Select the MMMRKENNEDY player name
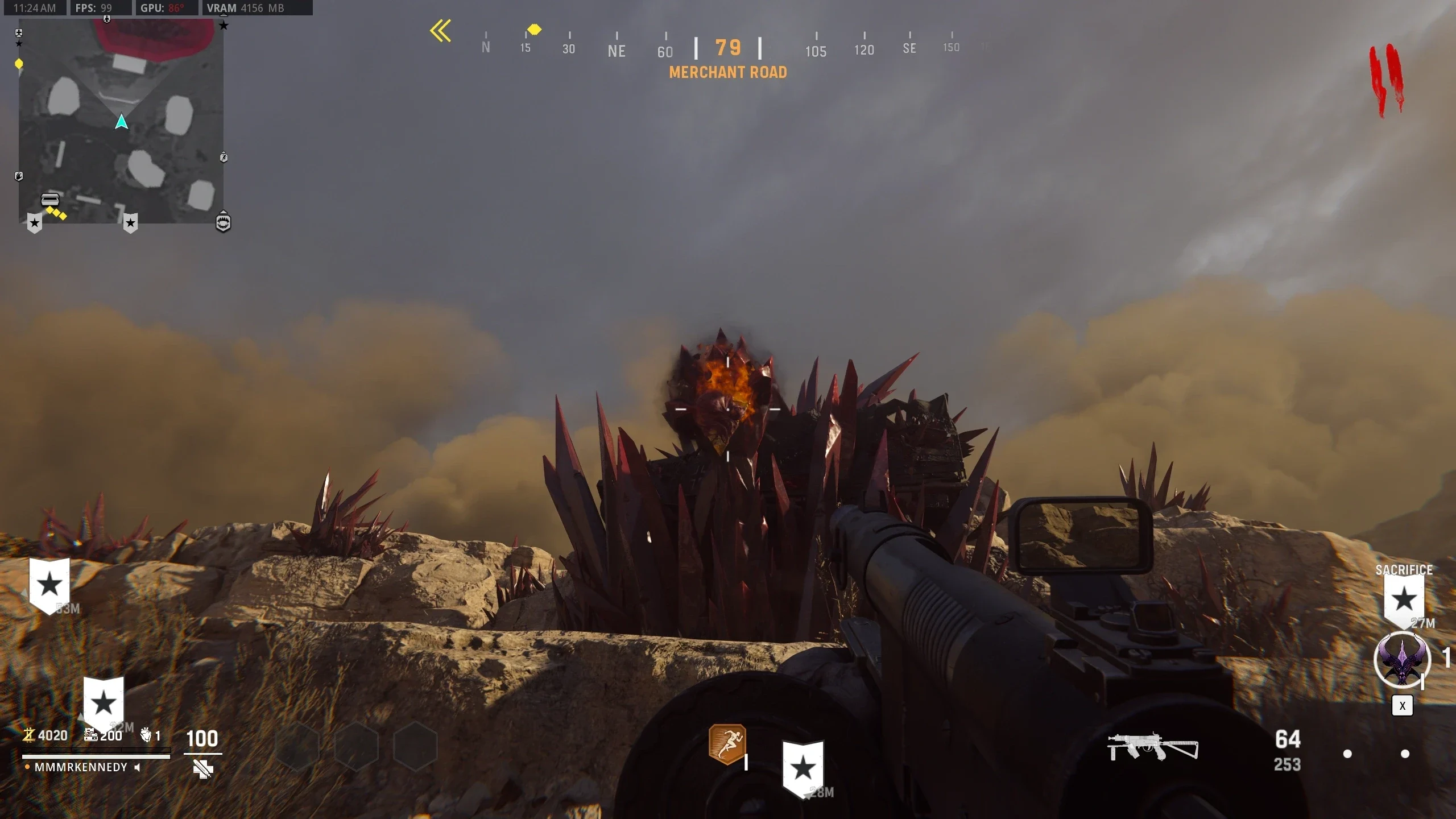The image size is (1456, 819). pos(81,767)
